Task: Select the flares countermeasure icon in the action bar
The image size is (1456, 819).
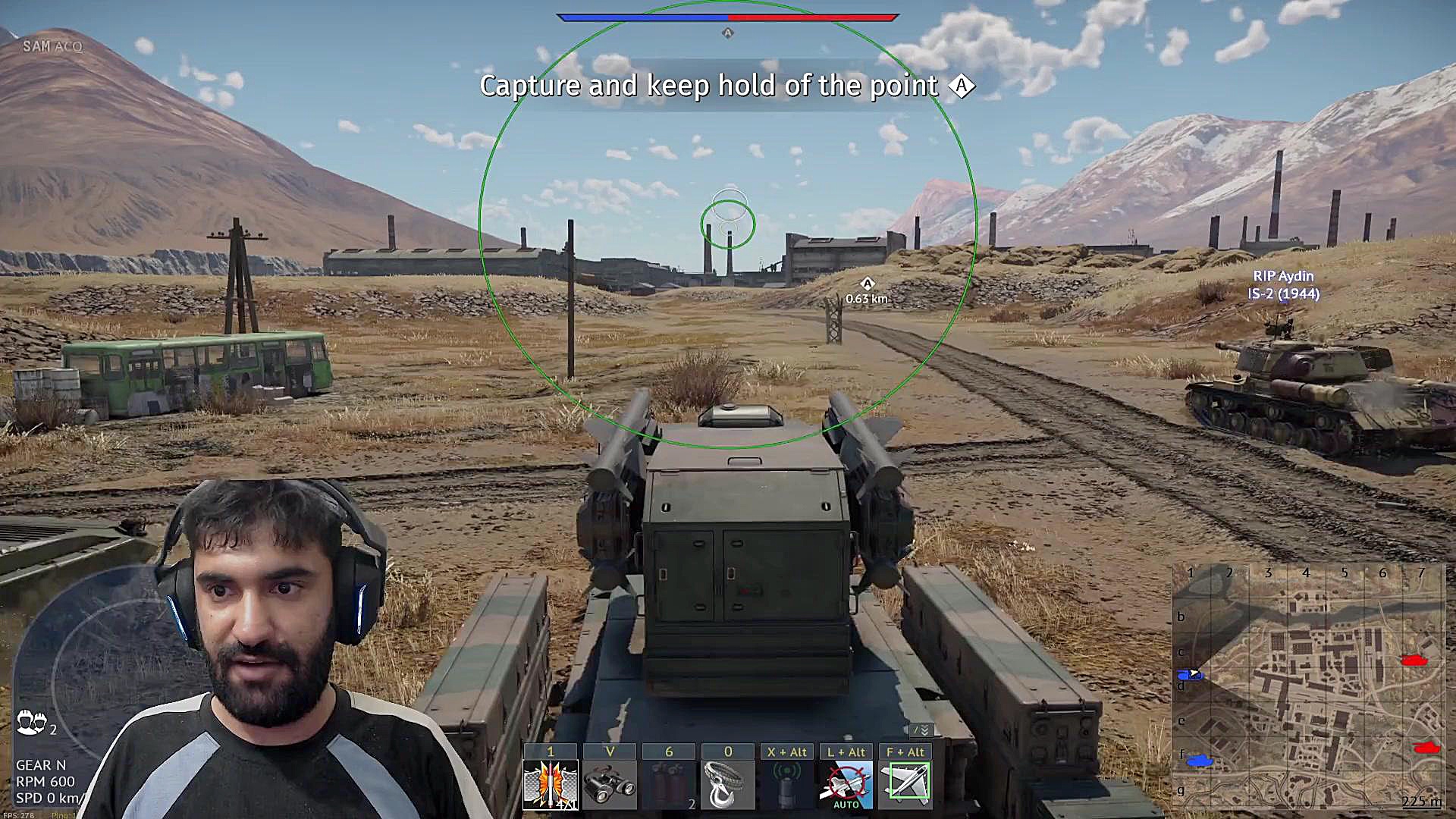Action: 551,786
